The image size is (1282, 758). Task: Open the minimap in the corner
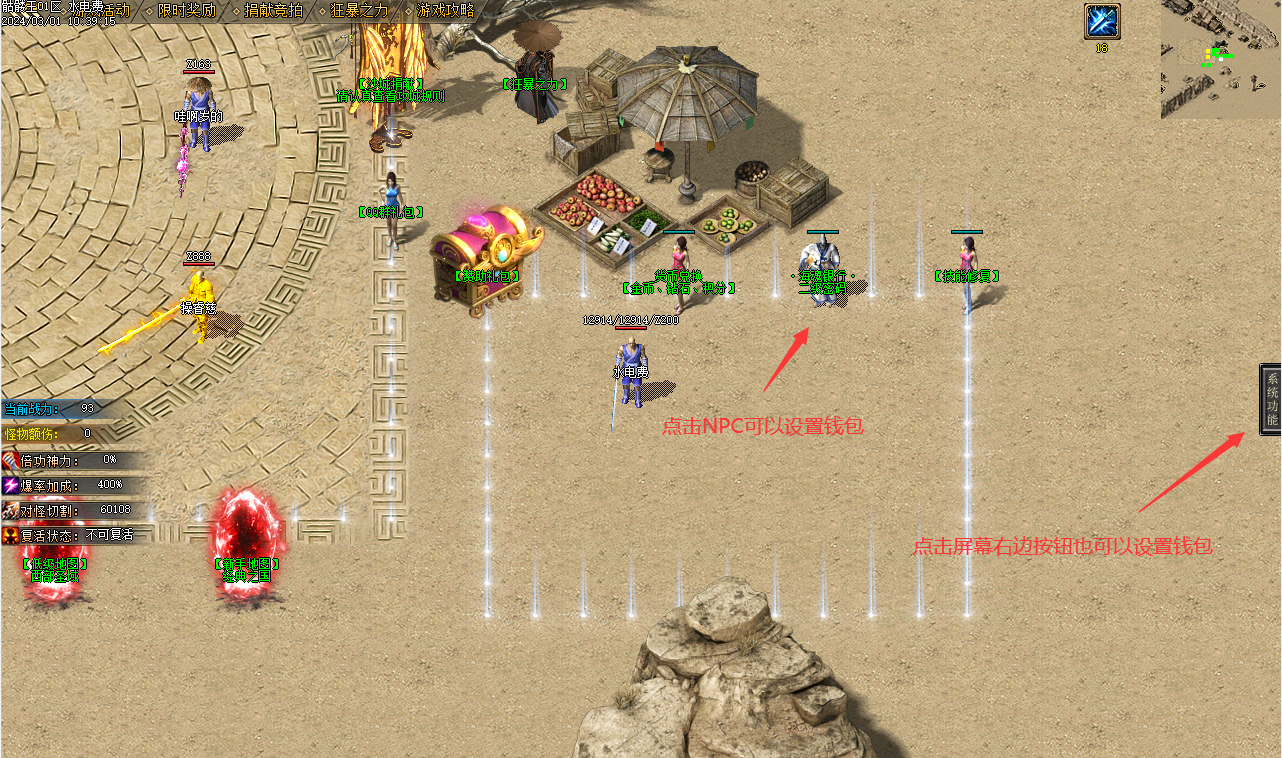click(1221, 59)
